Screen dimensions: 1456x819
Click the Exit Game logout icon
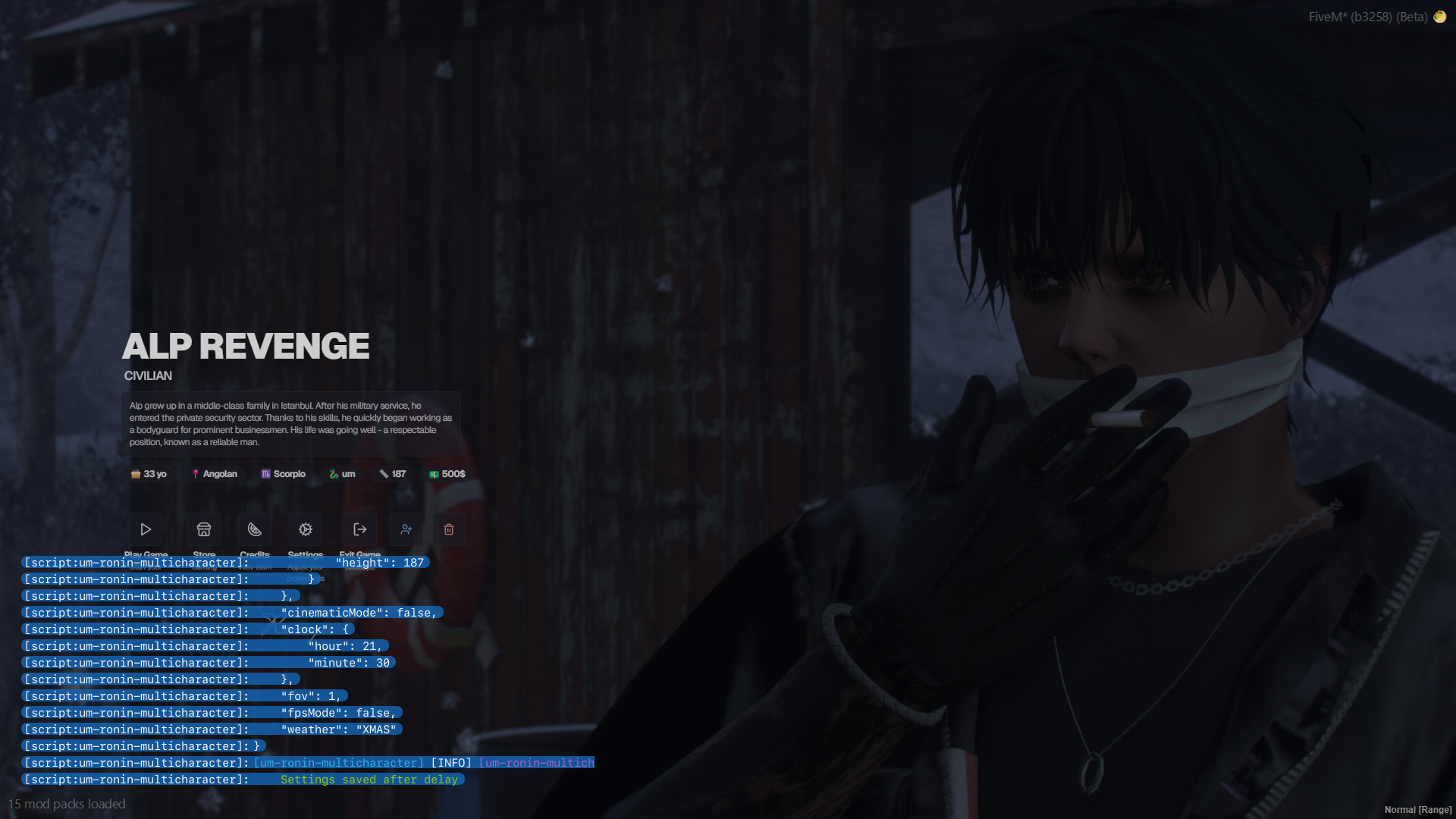(x=360, y=529)
